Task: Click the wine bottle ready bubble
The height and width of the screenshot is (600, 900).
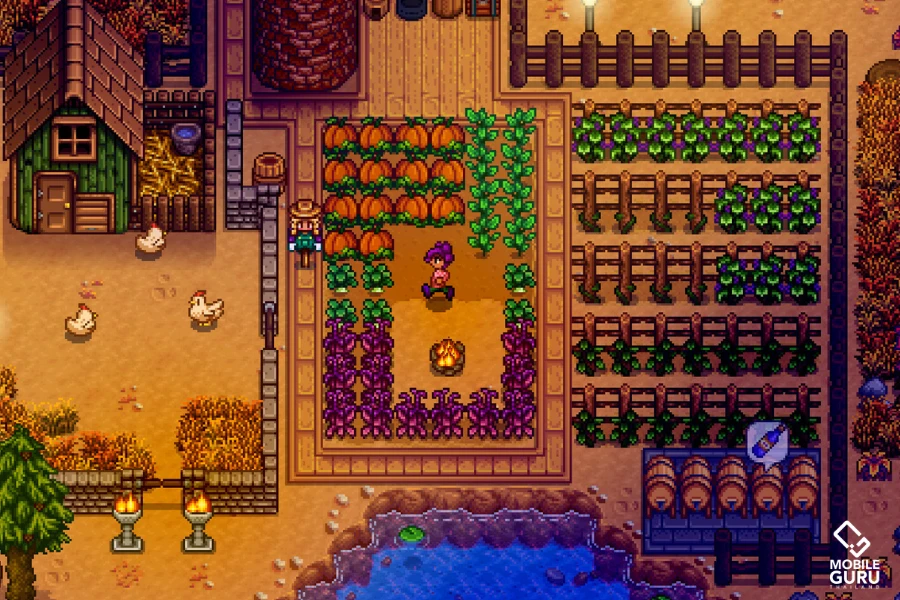Action: (x=767, y=439)
